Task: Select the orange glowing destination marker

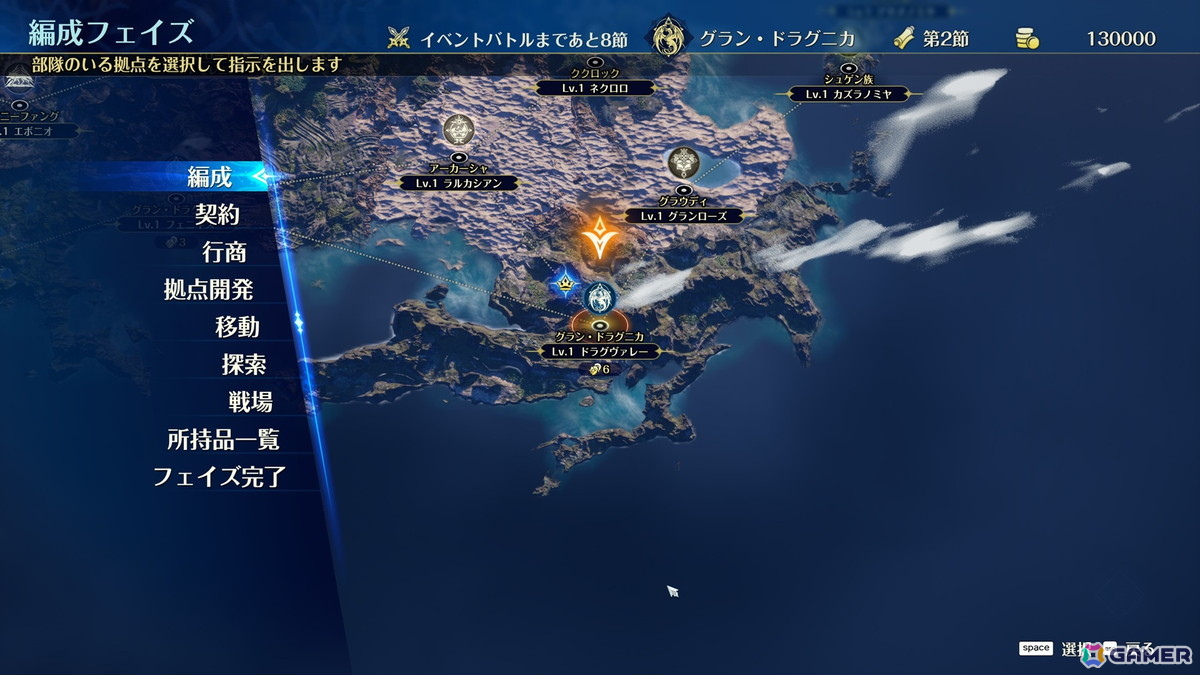Action: pos(598,235)
